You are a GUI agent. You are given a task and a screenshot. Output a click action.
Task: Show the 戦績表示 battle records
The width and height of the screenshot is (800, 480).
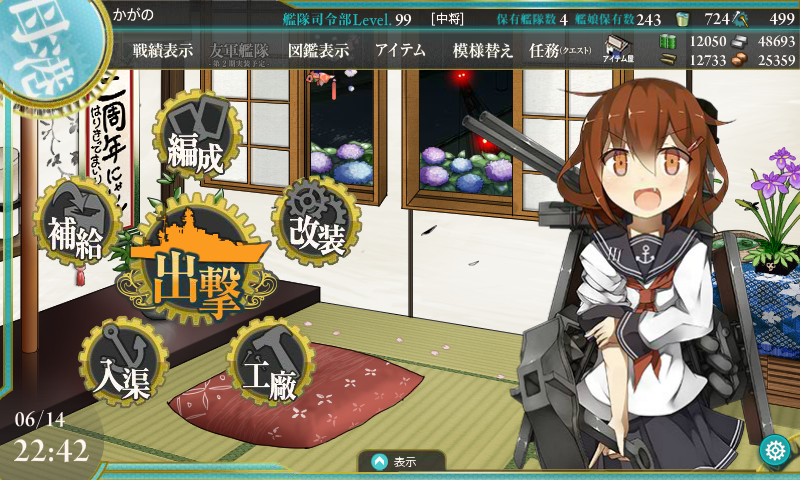coord(163,51)
